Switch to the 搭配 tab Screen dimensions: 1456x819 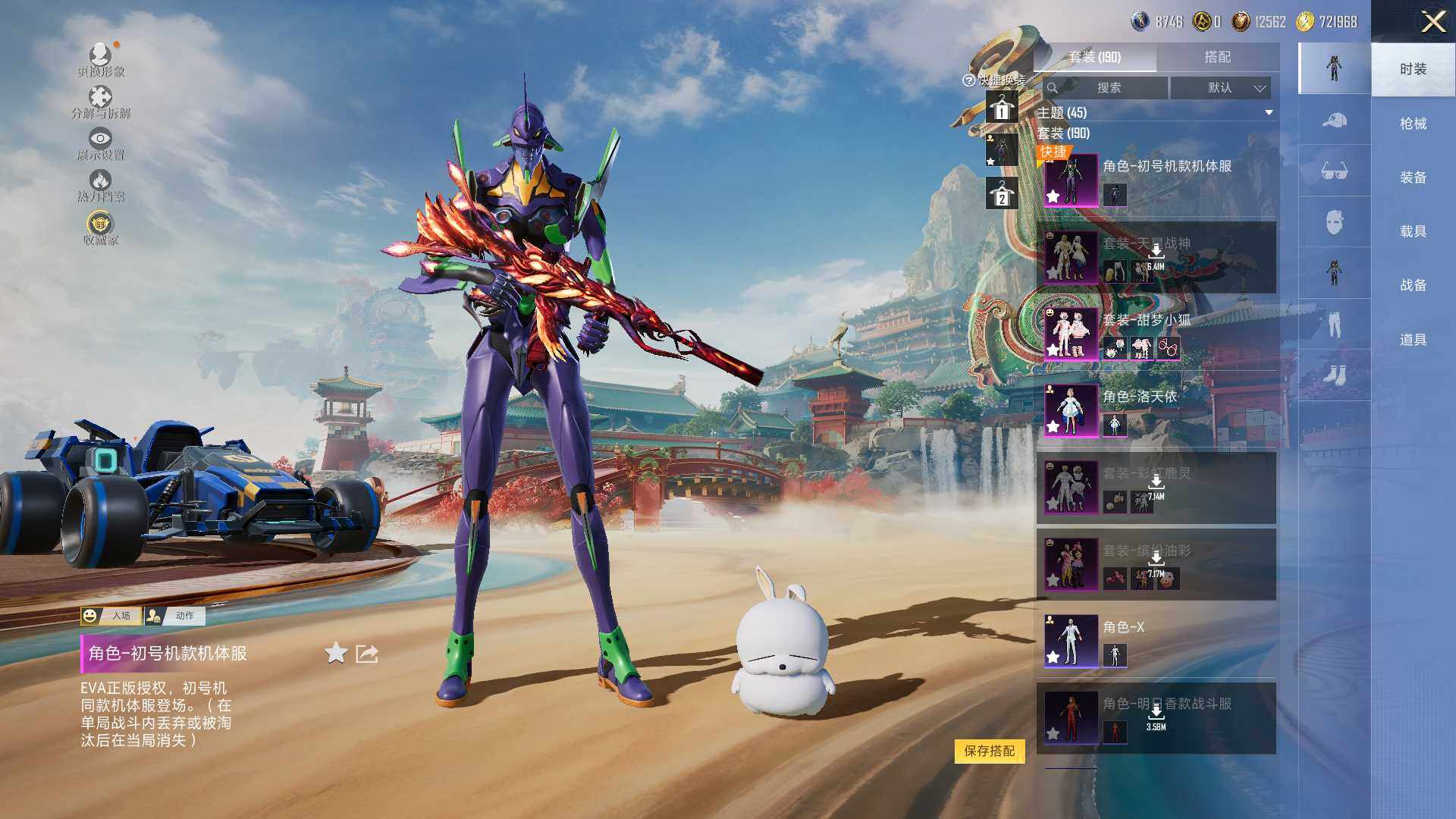click(1217, 57)
